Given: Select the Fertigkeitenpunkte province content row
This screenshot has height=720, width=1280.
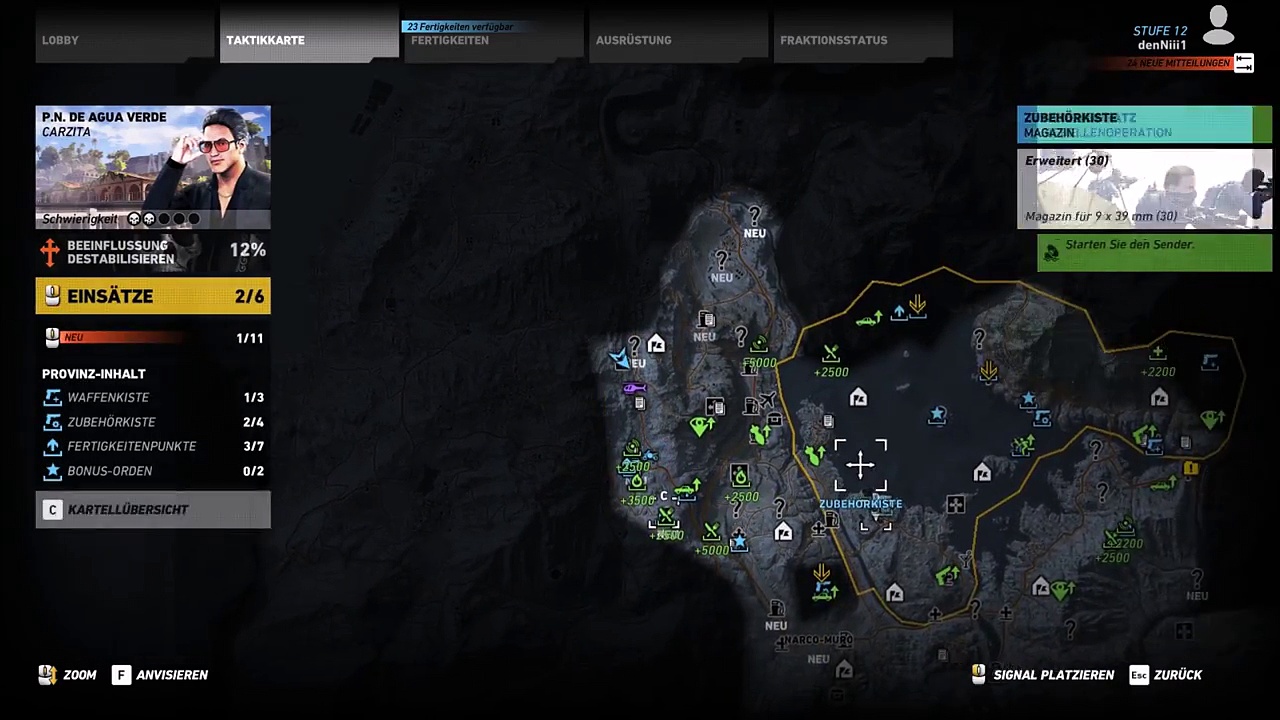Looking at the screenshot, I should point(153,446).
